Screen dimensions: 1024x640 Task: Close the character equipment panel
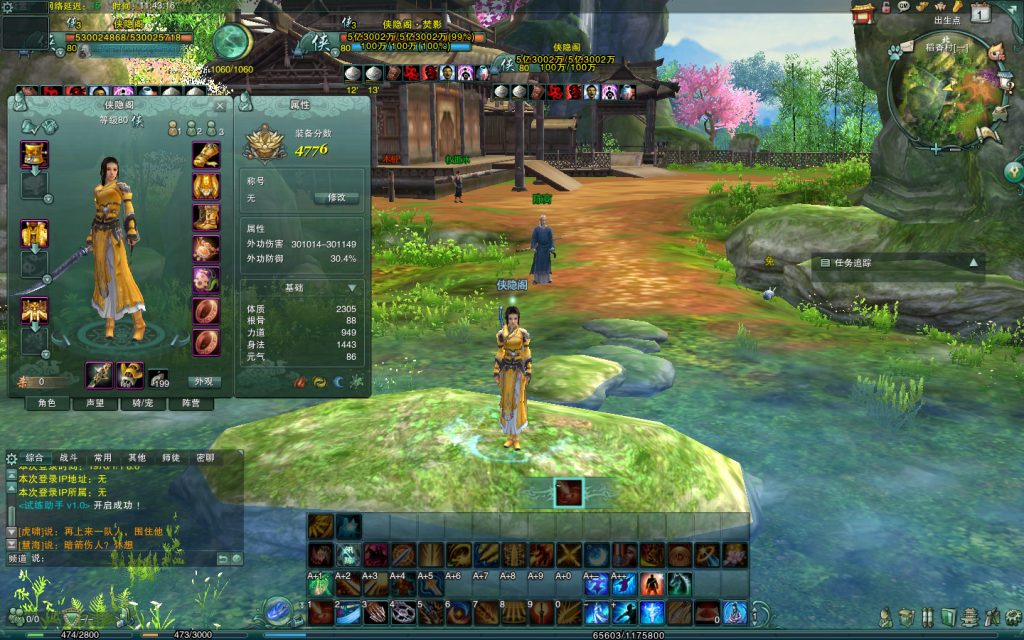220,105
